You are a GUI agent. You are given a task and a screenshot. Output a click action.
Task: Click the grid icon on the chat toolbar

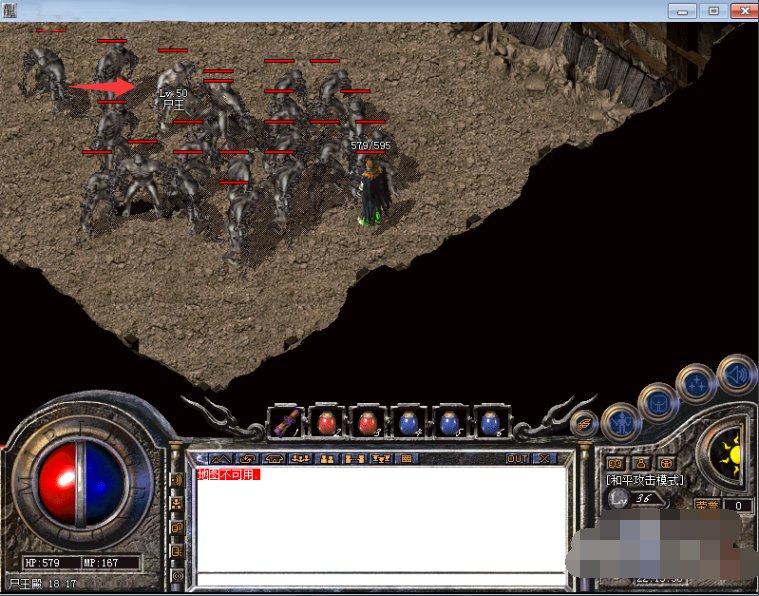406,458
